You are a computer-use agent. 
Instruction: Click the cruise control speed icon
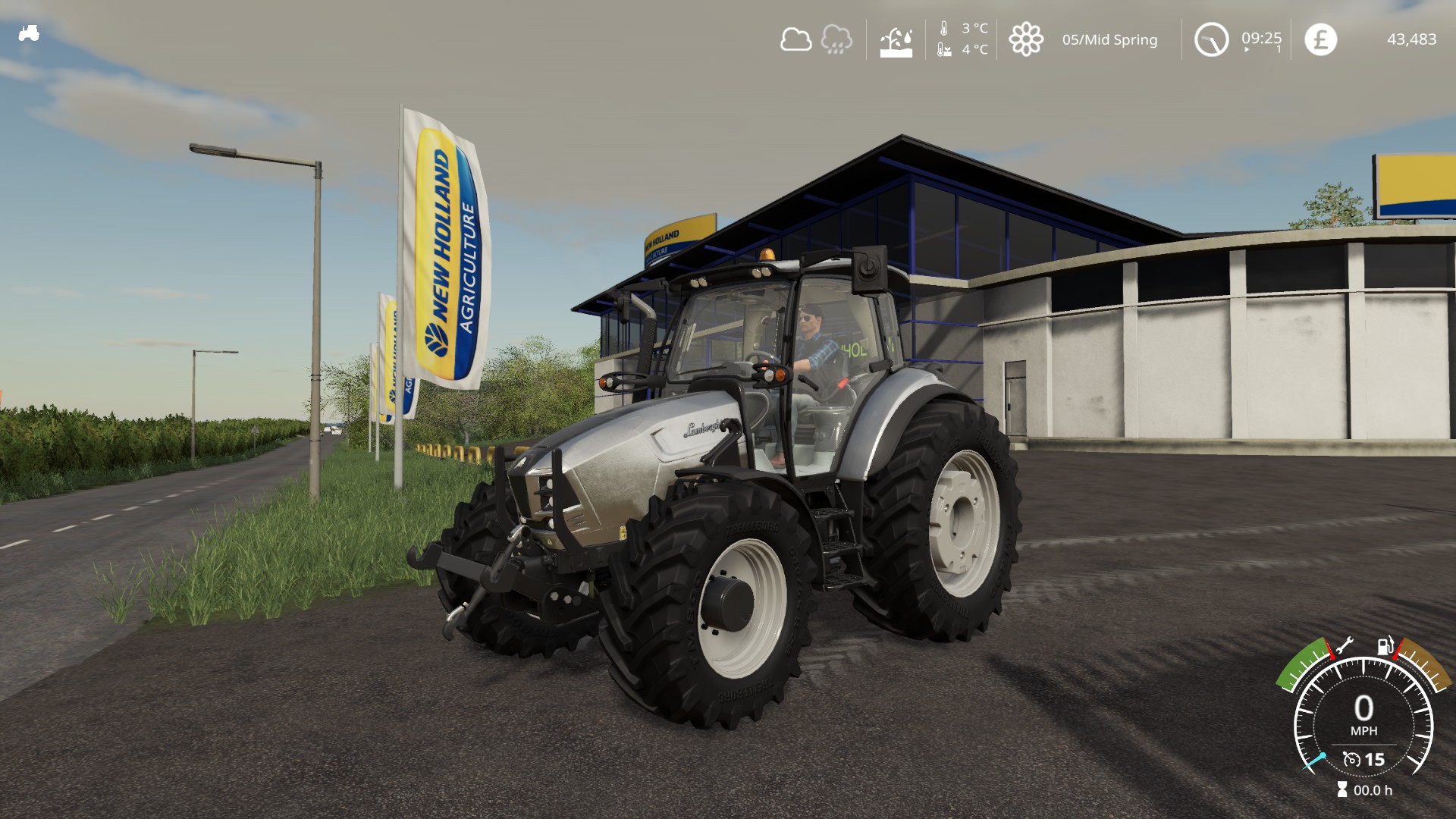click(1351, 759)
